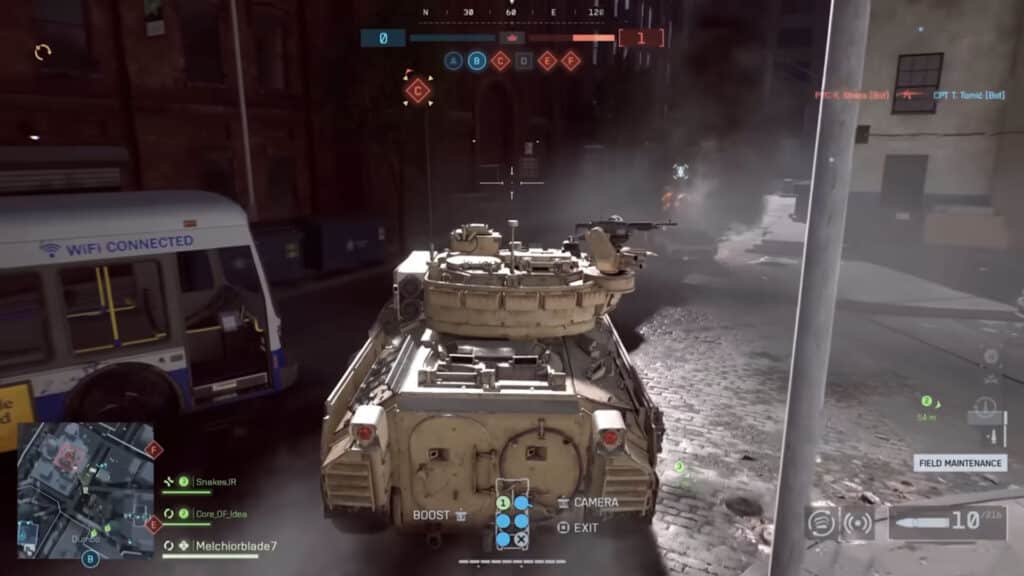This screenshot has width=1024, height=576.
Task: Select objective A in the top capture bar
Action: point(454,61)
